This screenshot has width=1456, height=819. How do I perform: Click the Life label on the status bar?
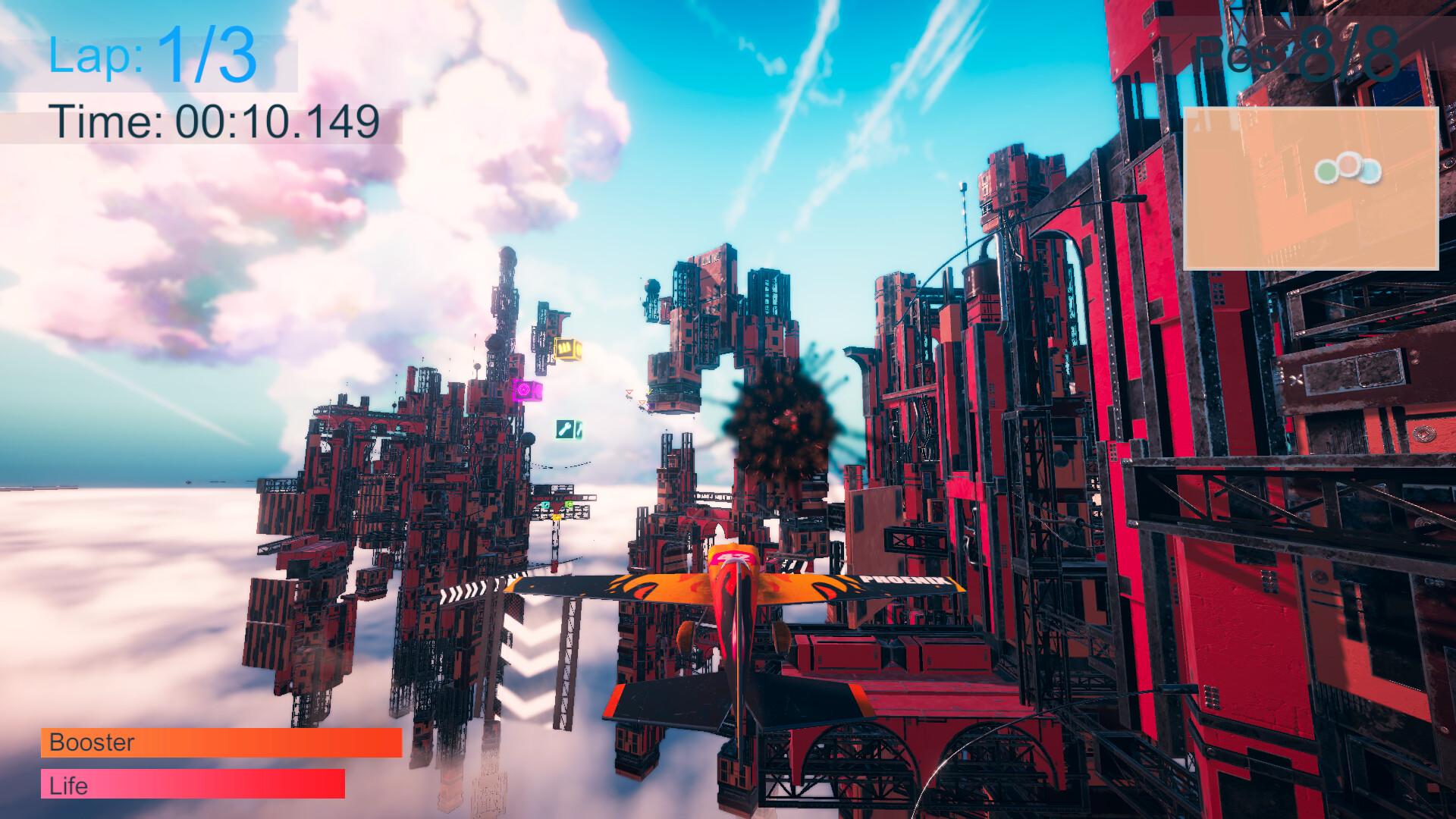(67, 786)
